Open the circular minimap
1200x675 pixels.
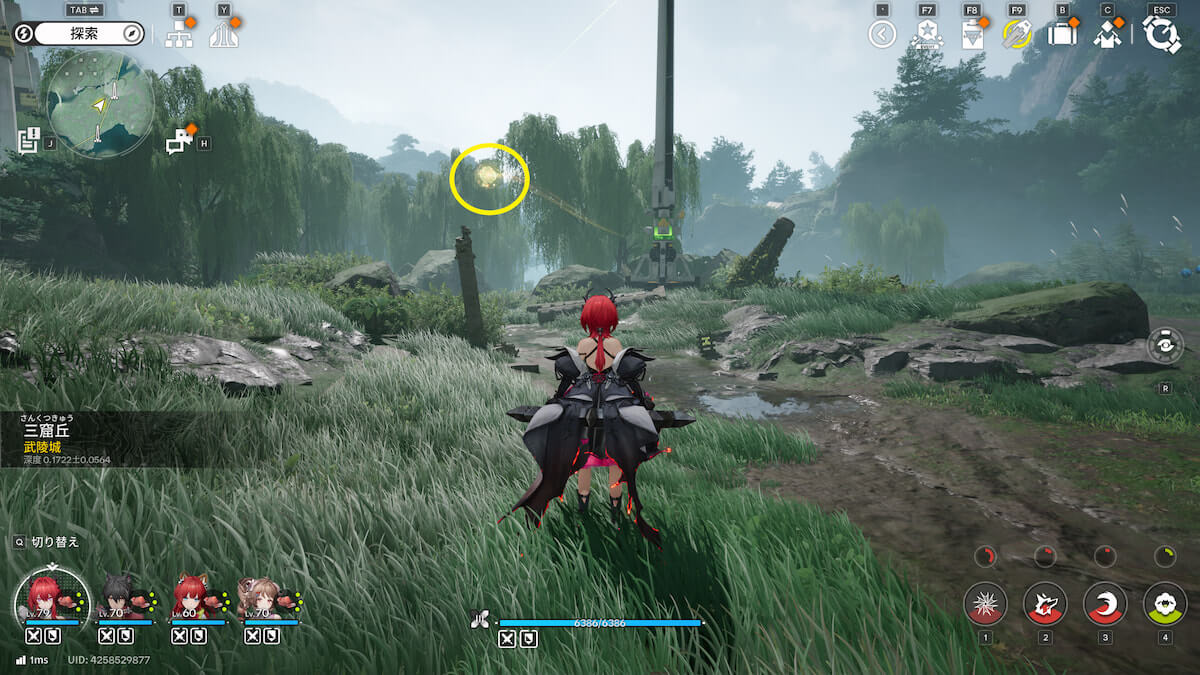100,103
